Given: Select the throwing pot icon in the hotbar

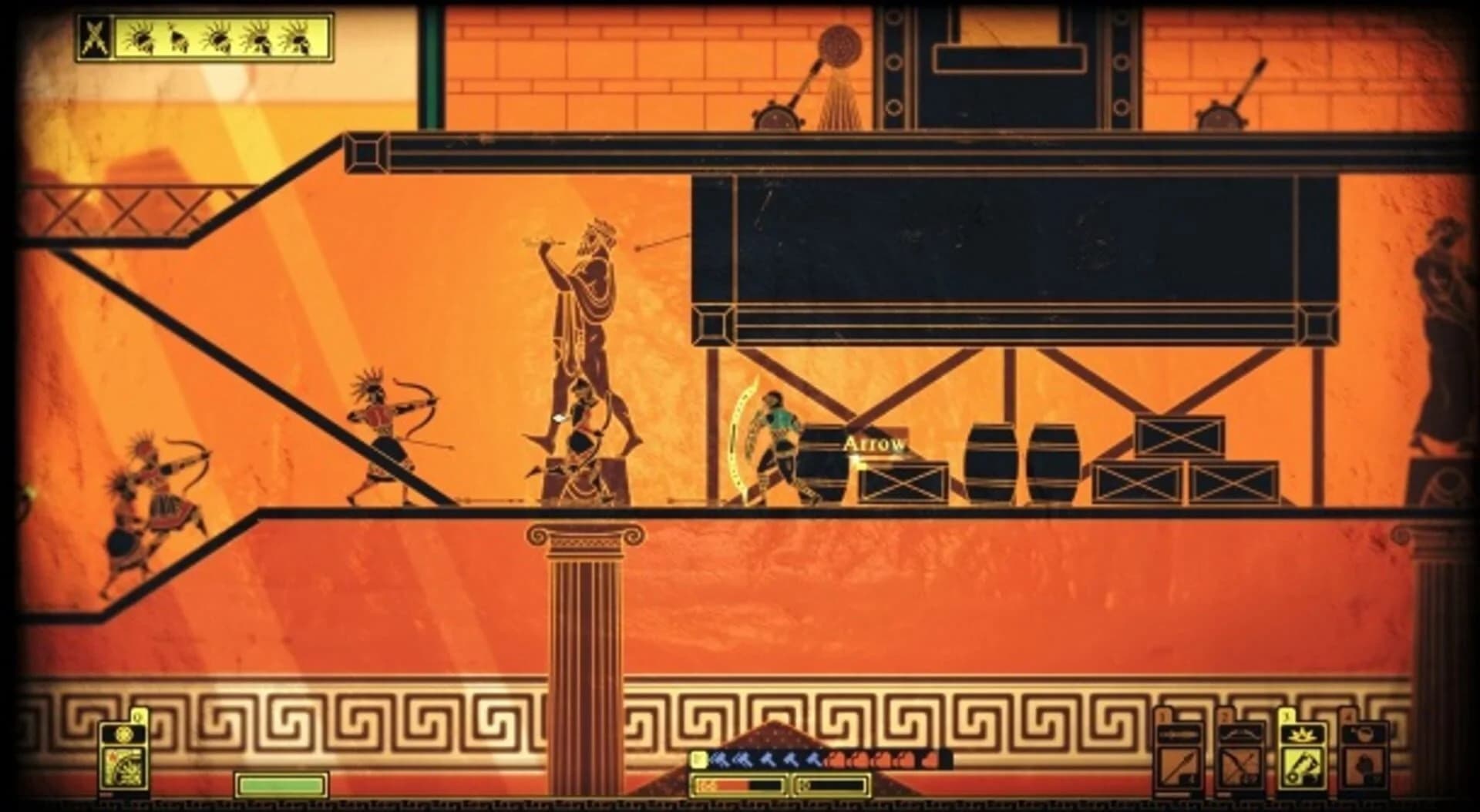Looking at the screenshot, I should tap(1365, 734).
